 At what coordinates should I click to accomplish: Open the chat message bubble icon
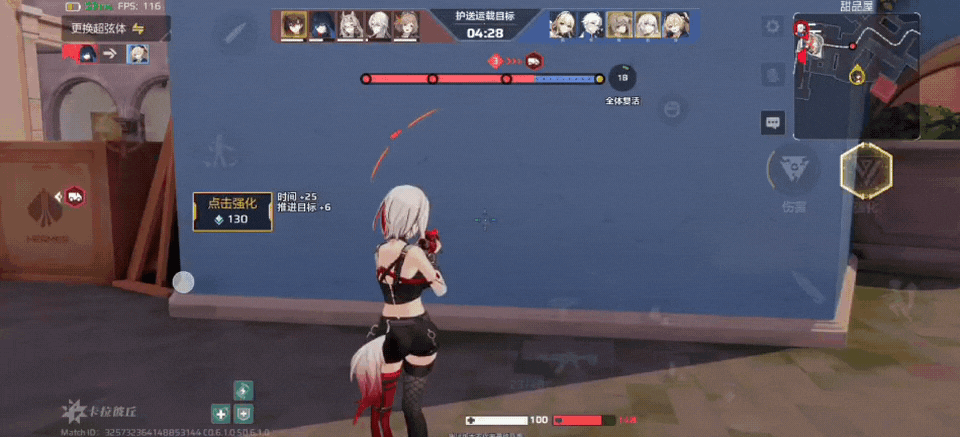click(x=773, y=123)
